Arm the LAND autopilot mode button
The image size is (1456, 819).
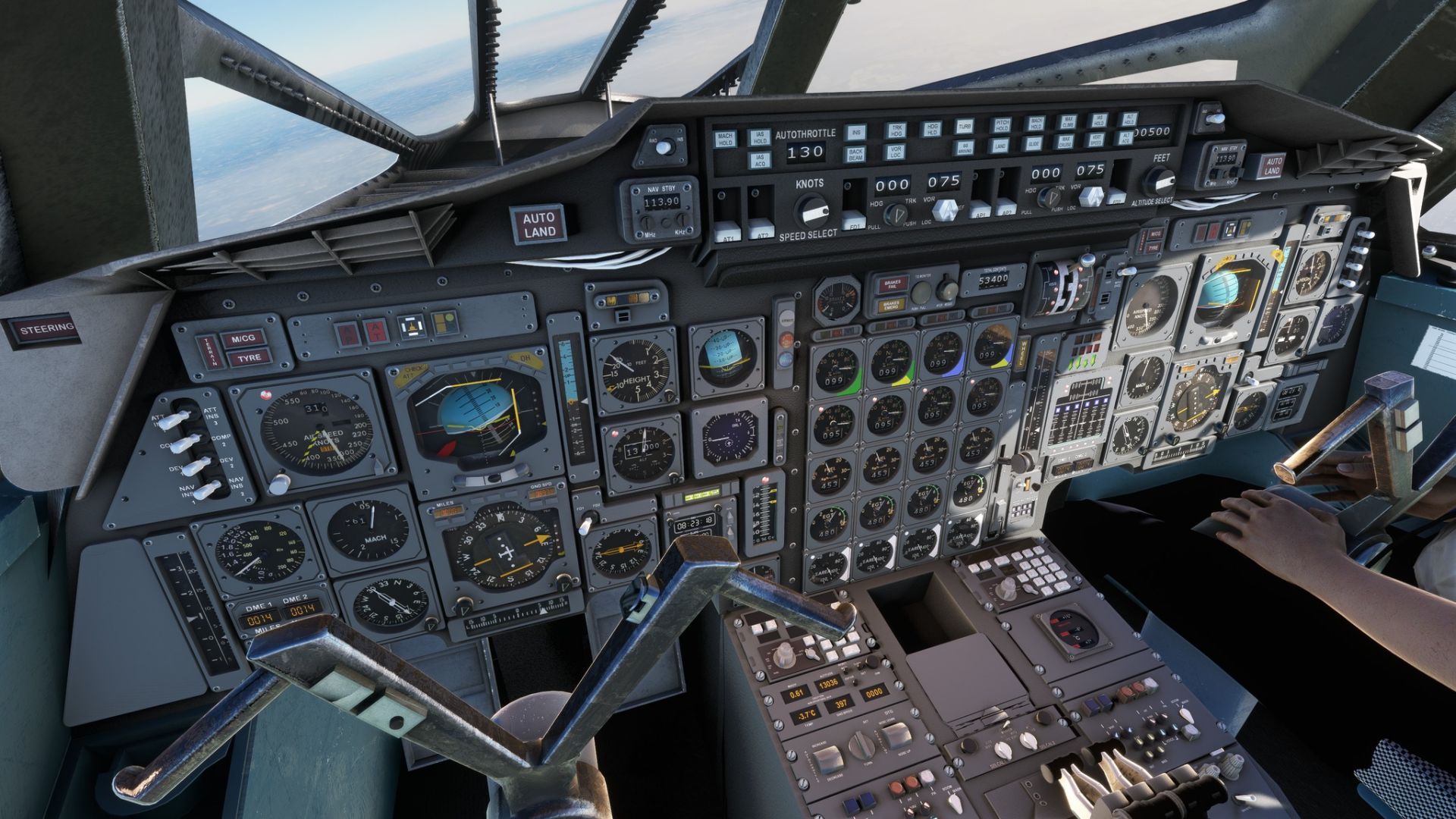tap(1001, 144)
